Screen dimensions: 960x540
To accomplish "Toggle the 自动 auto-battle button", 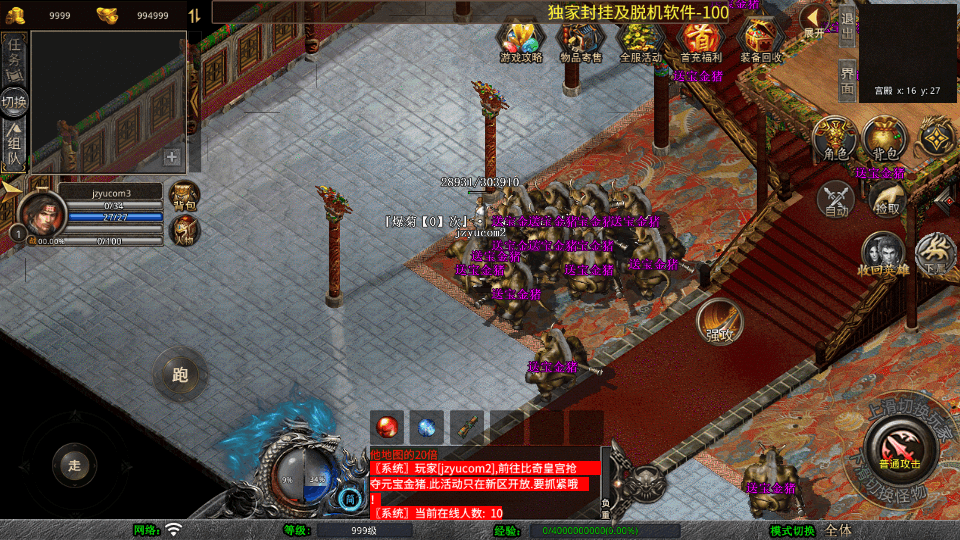I will [836, 200].
